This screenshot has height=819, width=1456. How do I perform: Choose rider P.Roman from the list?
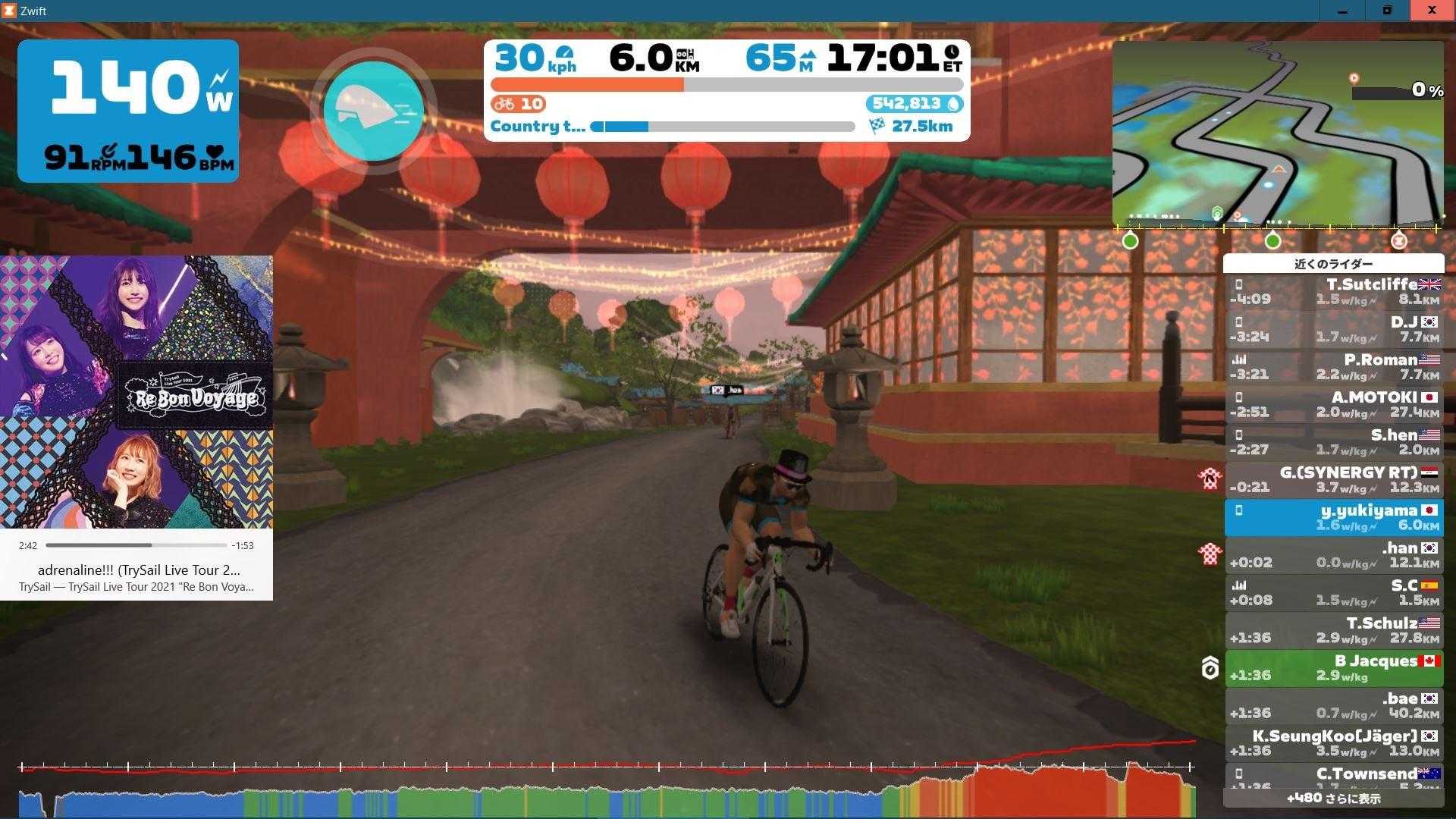[x=1334, y=367]
